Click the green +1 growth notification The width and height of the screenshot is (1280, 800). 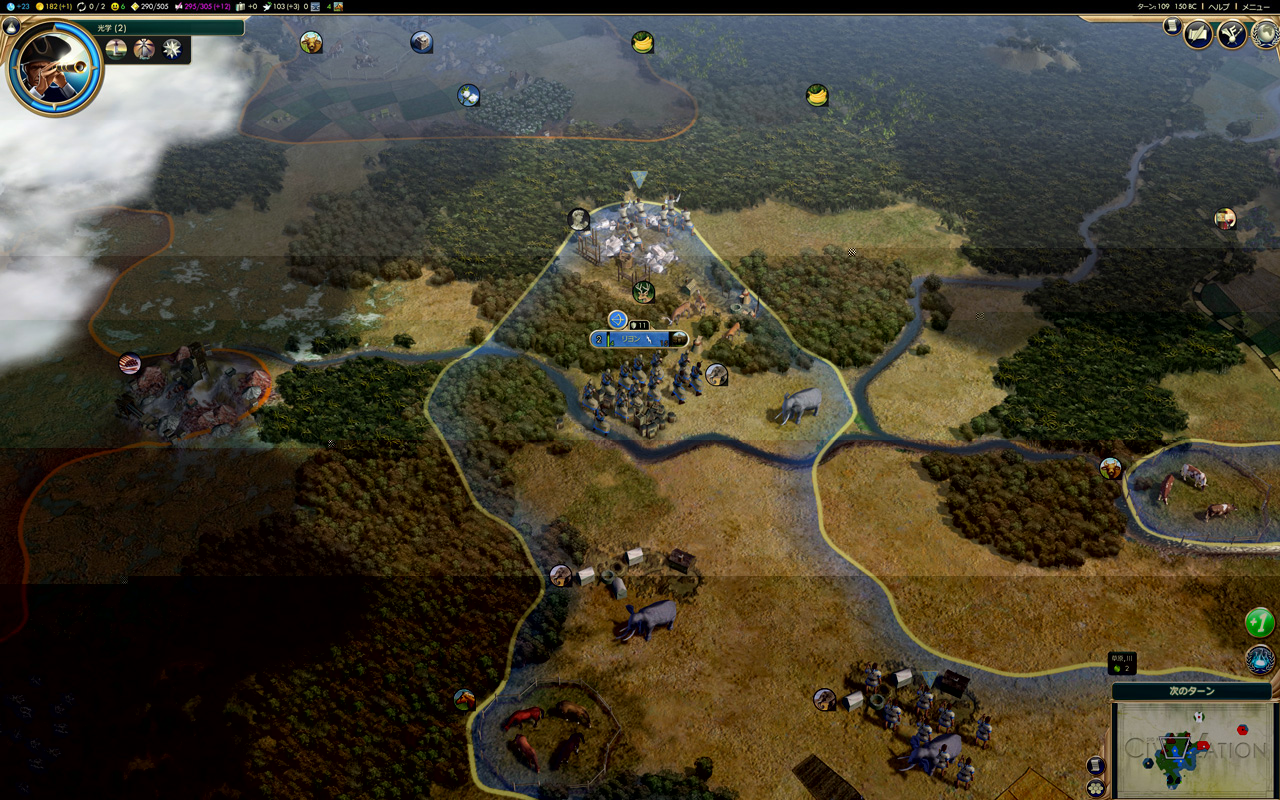point(1258,623)
